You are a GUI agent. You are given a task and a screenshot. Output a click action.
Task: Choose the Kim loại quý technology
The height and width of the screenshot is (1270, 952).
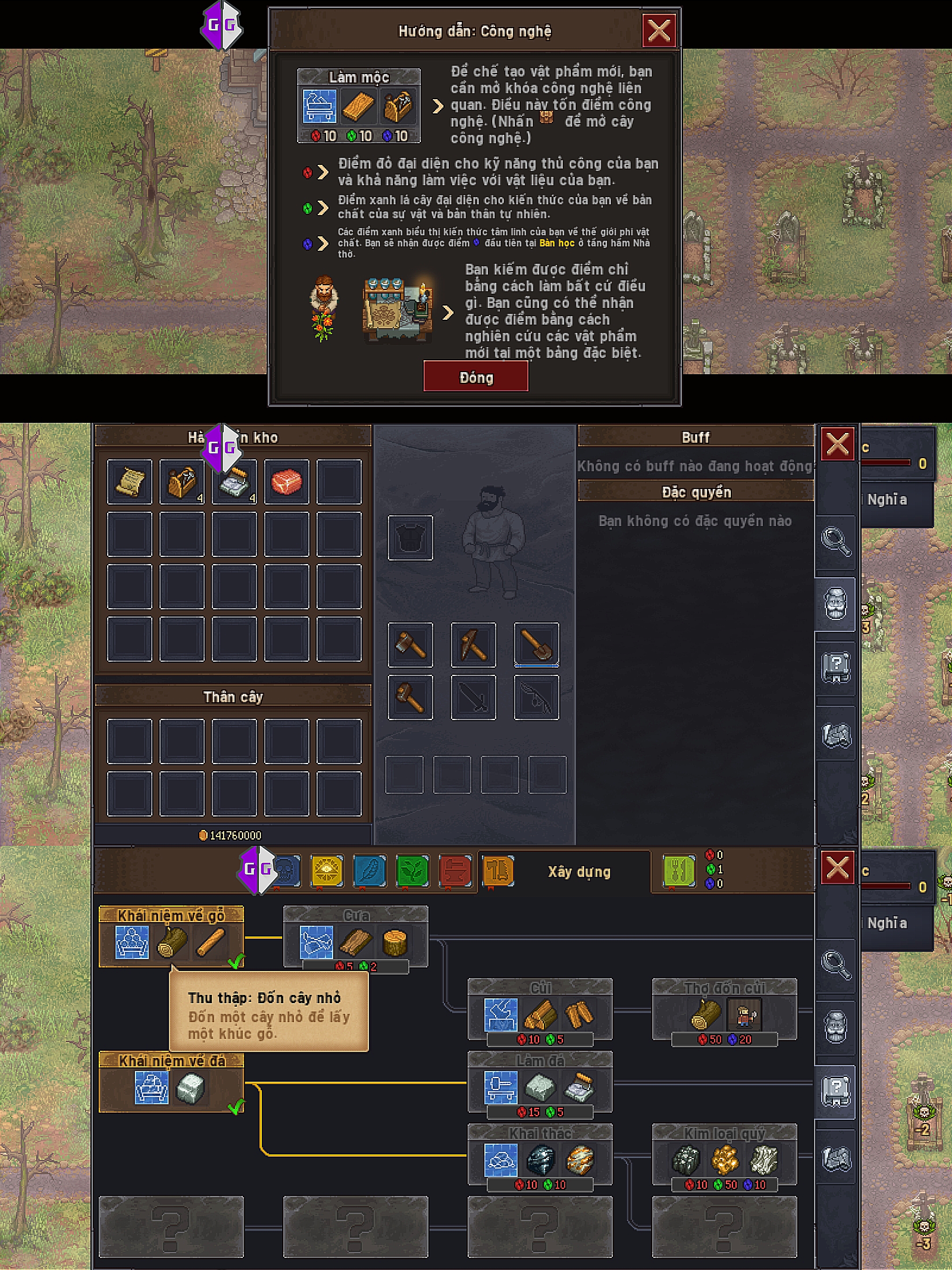coord(724,1156)
